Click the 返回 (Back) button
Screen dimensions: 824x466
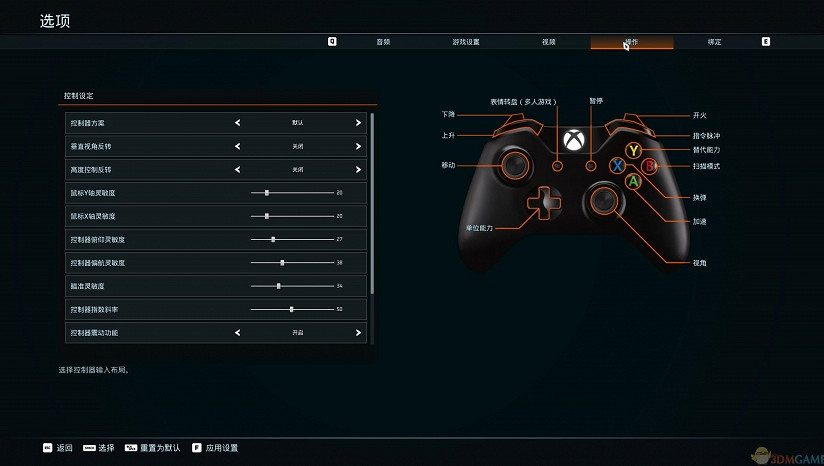coord(58,448)
